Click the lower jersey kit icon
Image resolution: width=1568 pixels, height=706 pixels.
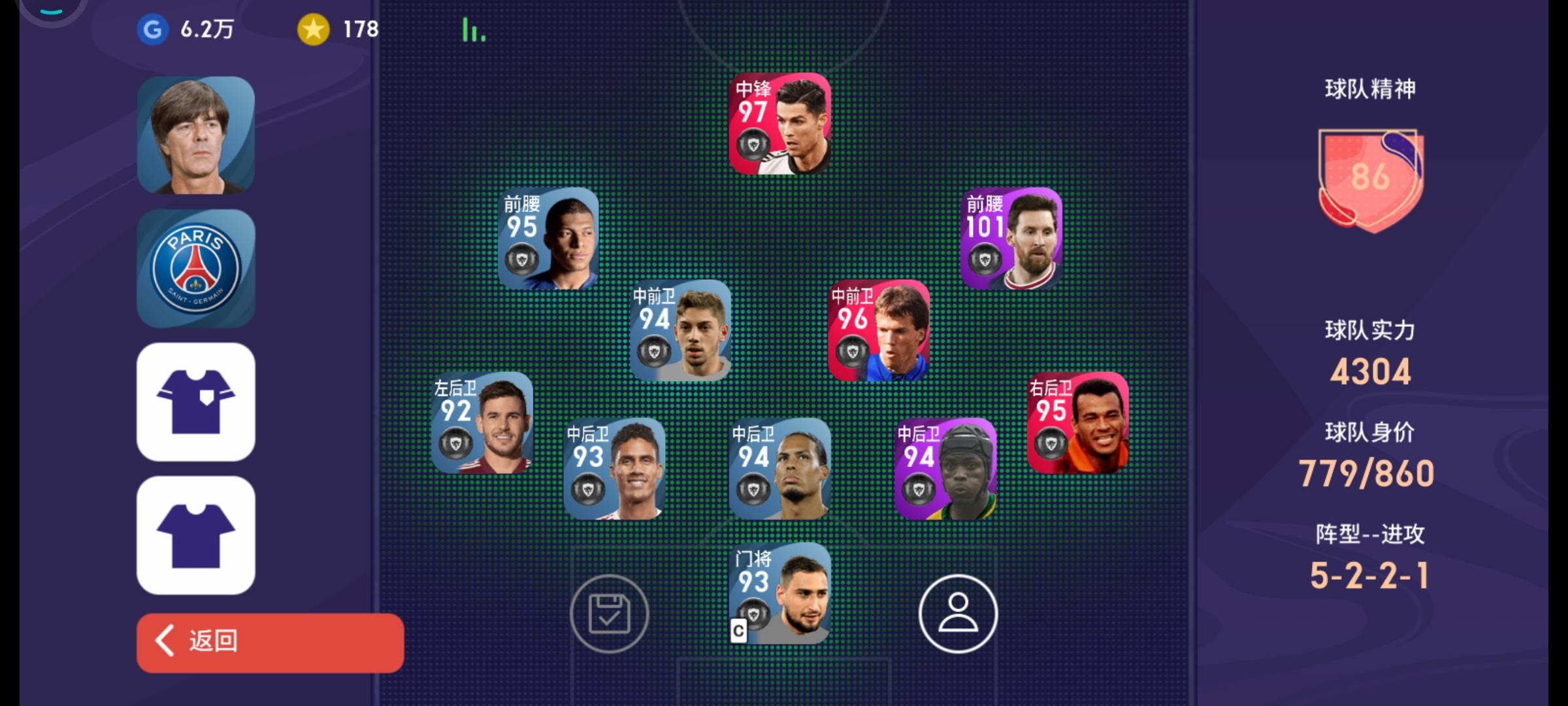click(195, 536)
